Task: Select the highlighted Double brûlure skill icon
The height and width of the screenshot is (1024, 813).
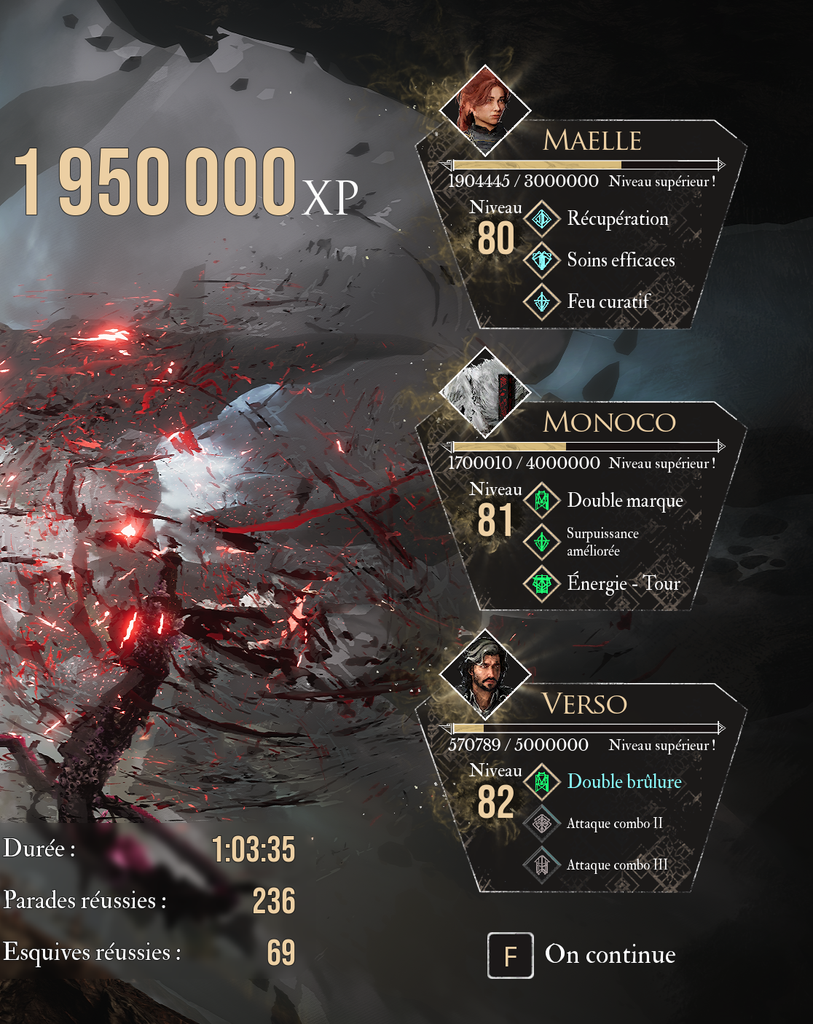Action: (x=542, y=781)
